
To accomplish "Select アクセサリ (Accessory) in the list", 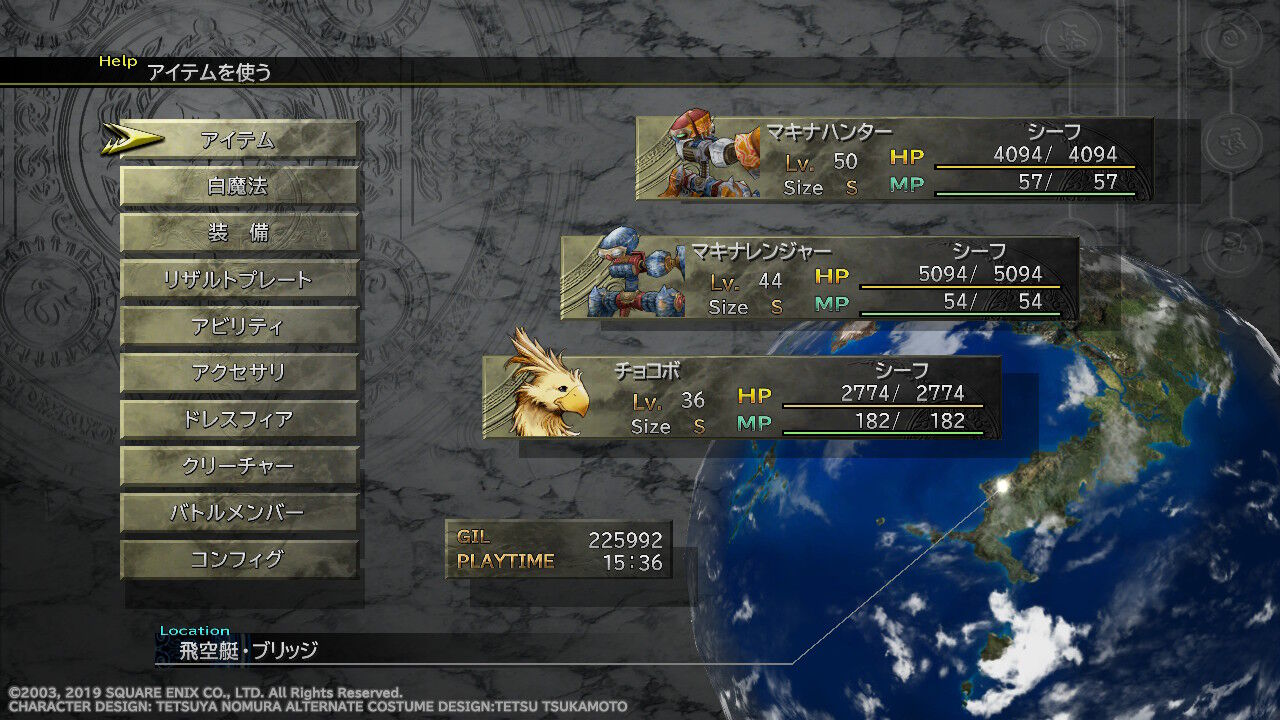I will coord(238,370).
